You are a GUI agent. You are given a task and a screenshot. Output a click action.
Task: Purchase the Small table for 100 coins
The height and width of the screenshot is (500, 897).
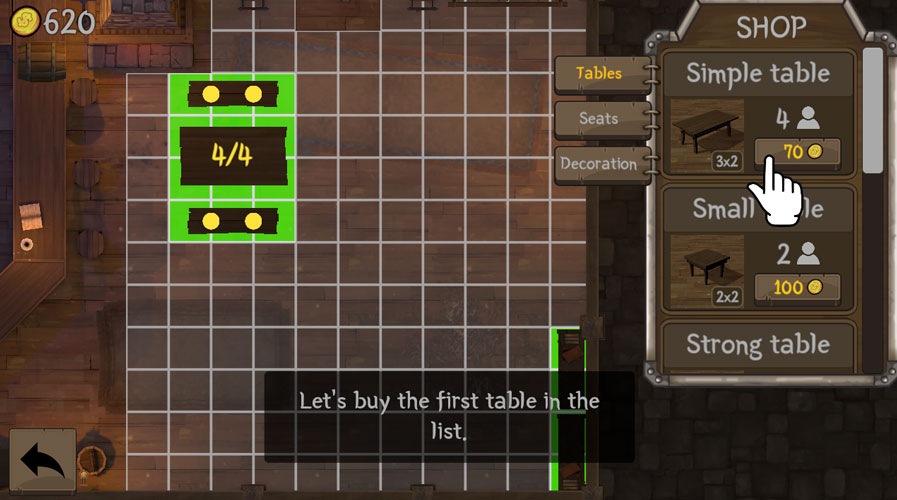pyautogui.click(x=797, y=287)
